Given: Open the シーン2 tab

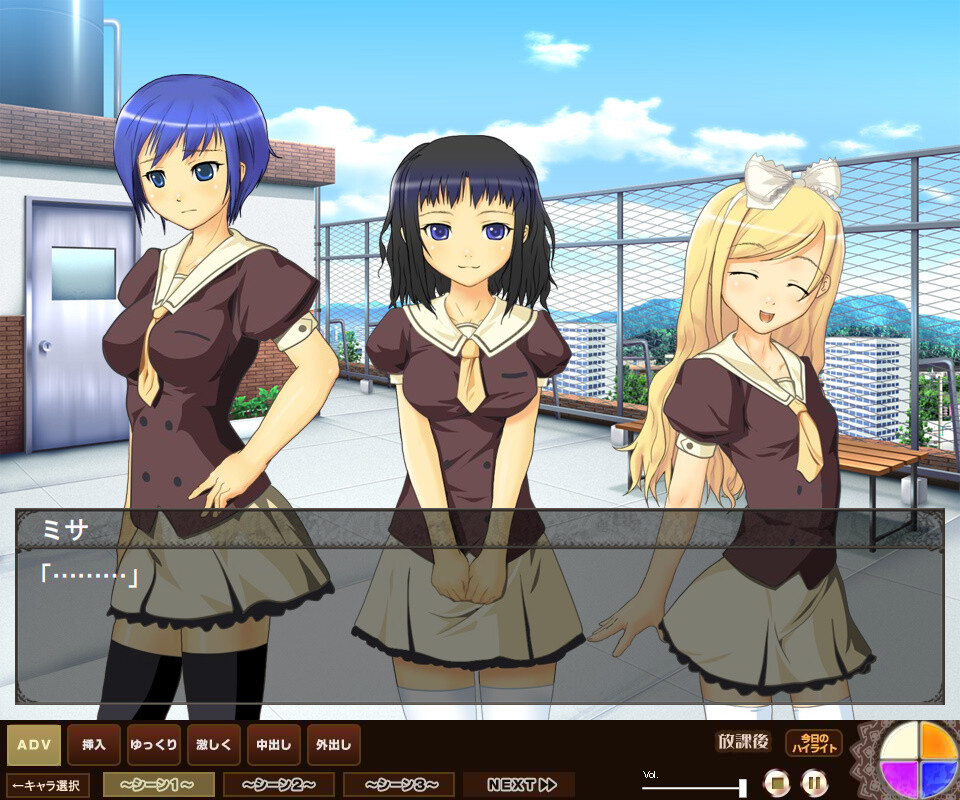Looking at the screenshot, I should 279,785.
